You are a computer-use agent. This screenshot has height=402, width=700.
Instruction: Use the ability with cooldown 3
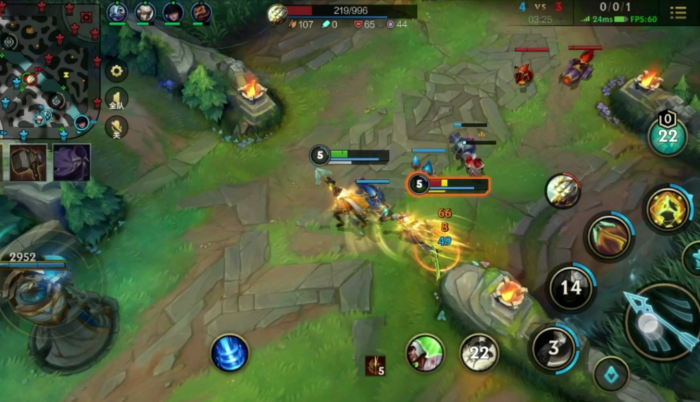555,348
